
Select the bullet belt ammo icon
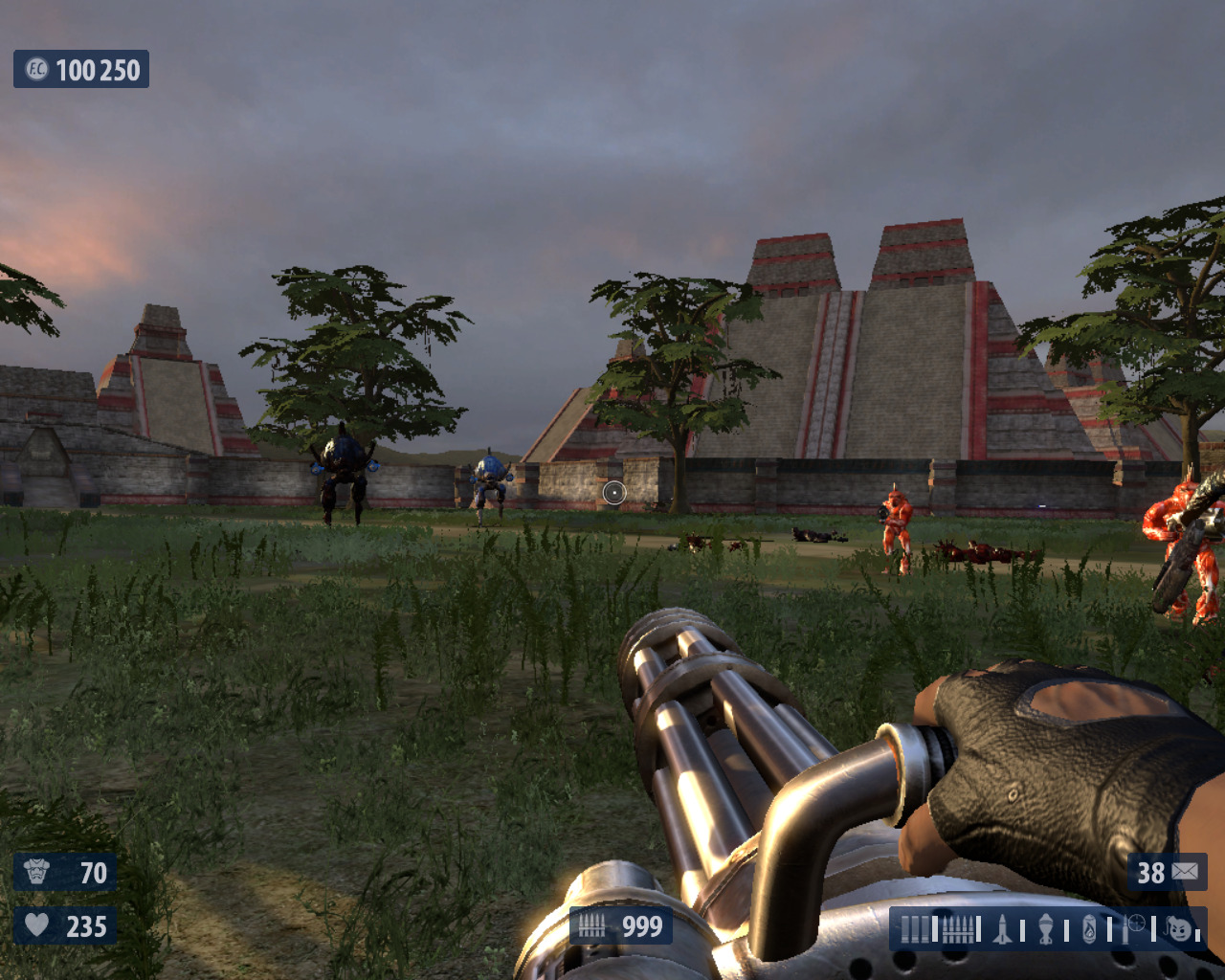point(958,929)
